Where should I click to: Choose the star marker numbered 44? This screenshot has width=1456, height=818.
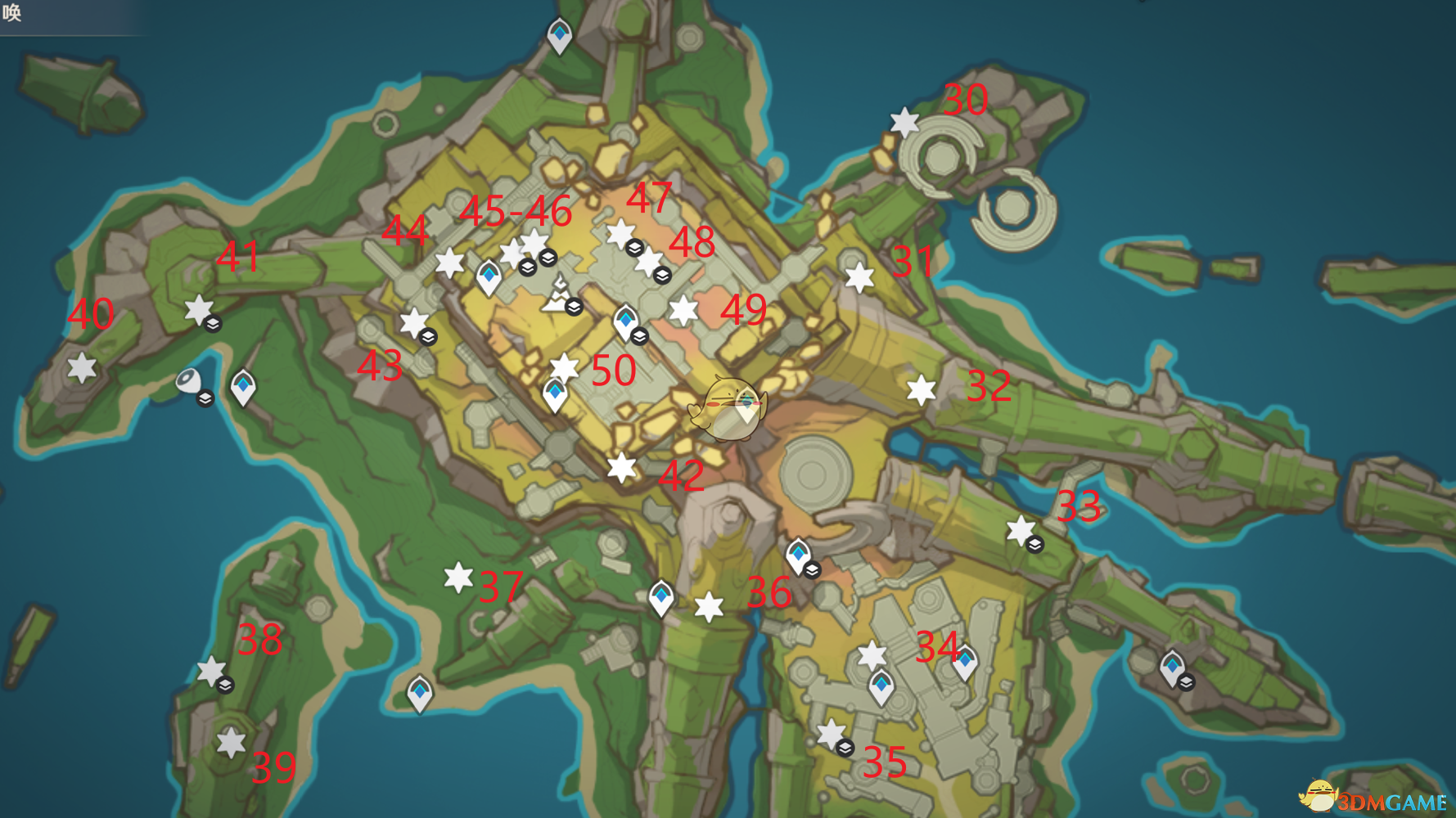[x=449, y=263]
